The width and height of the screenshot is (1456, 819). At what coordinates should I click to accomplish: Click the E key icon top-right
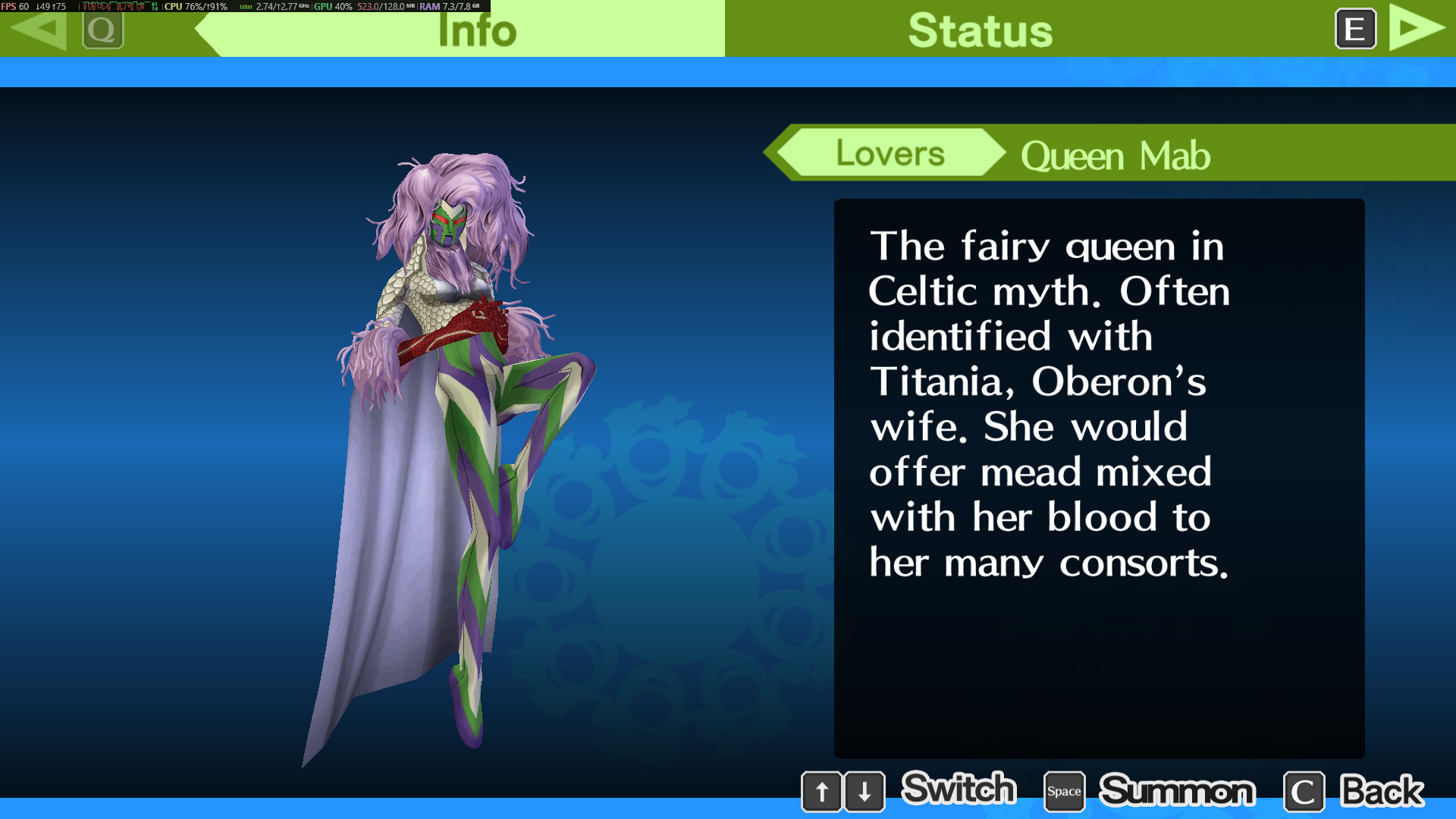1354,30
